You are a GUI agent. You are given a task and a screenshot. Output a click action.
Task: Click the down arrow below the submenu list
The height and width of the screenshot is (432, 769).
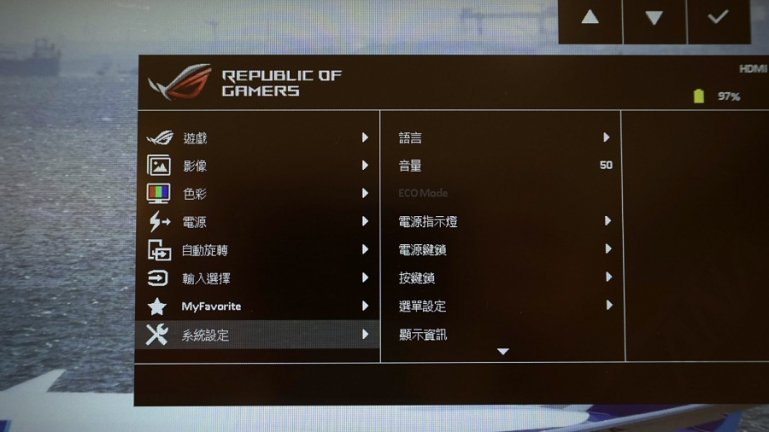(503, 352)
